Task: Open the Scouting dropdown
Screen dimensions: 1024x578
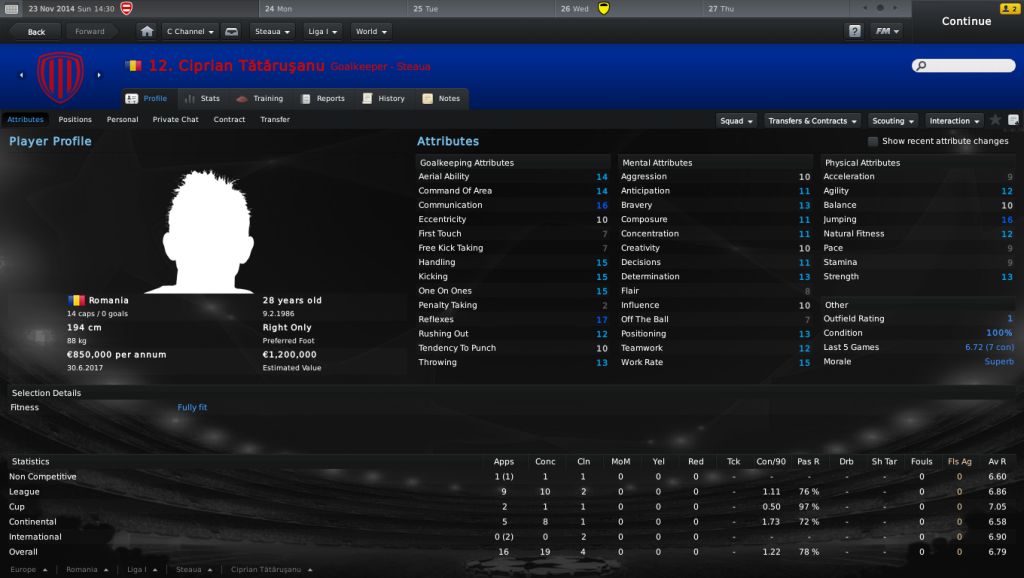Action: coord(892,121)
